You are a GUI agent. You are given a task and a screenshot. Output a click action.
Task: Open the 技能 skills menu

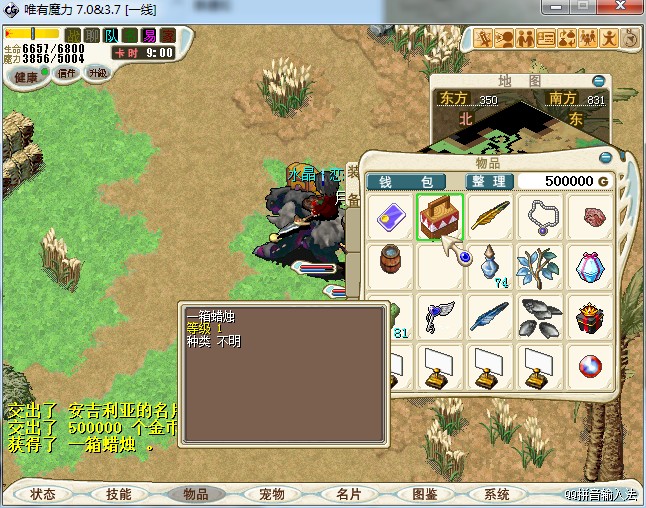pos(119,494)
